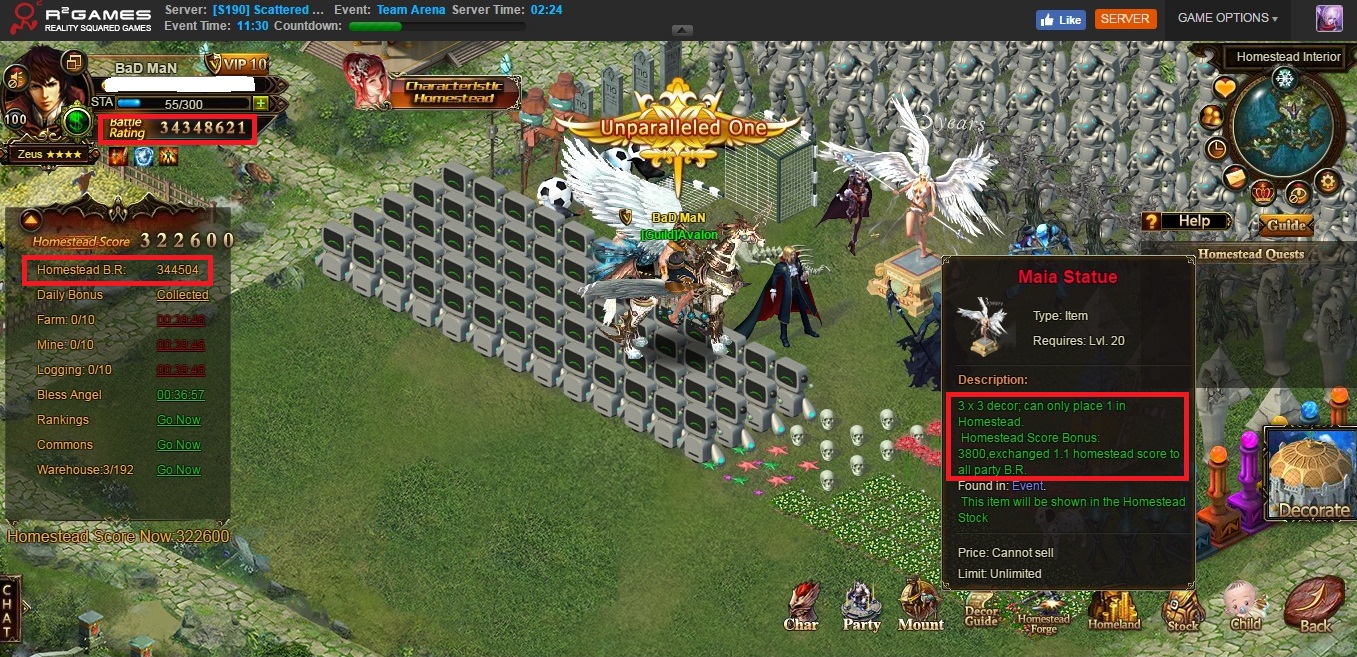Collapse the Homestead Score panel arrow
This screenshot has height=657, width=1357.
[x=31, y=220]
